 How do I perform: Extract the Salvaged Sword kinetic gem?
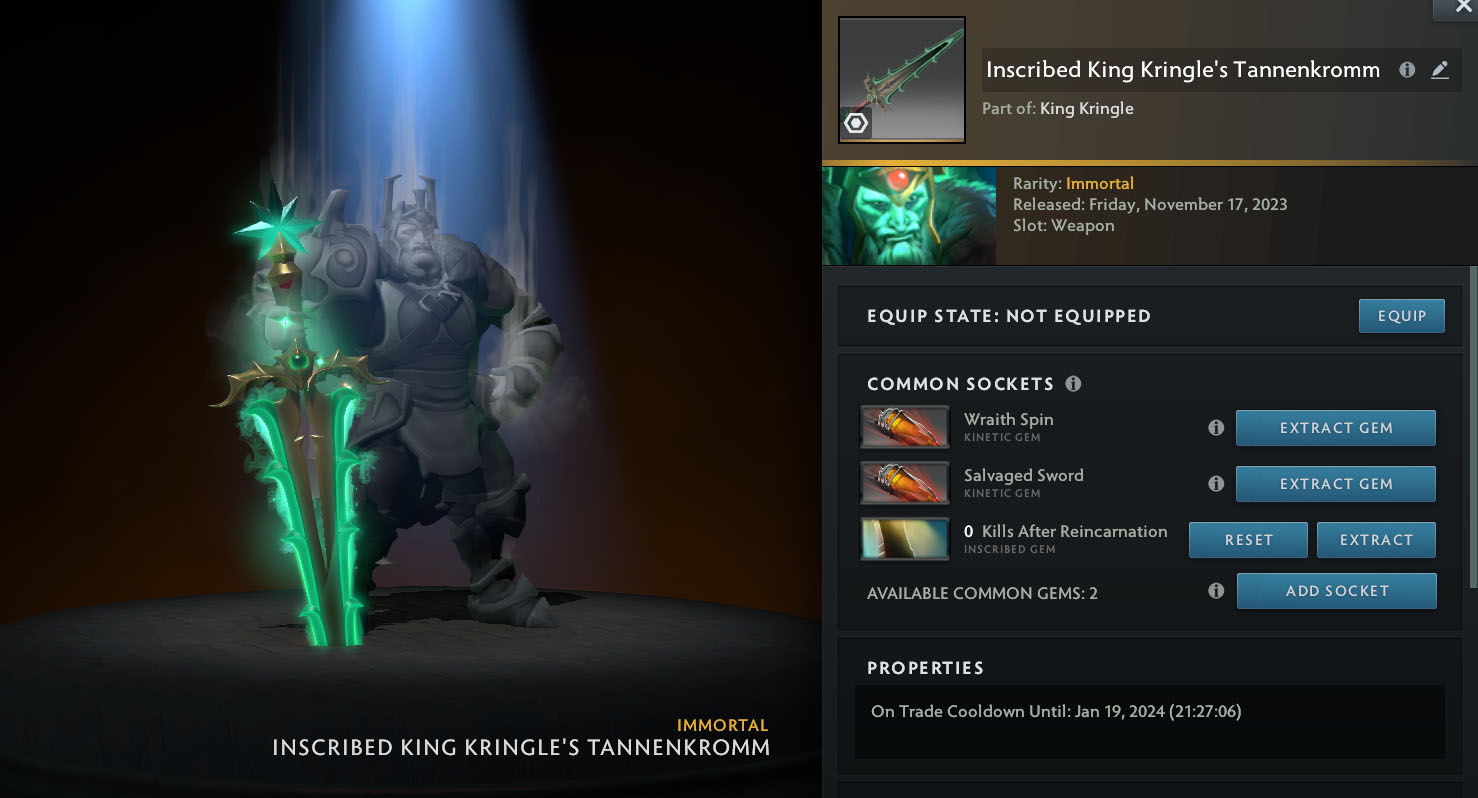tap(1335, 484)
